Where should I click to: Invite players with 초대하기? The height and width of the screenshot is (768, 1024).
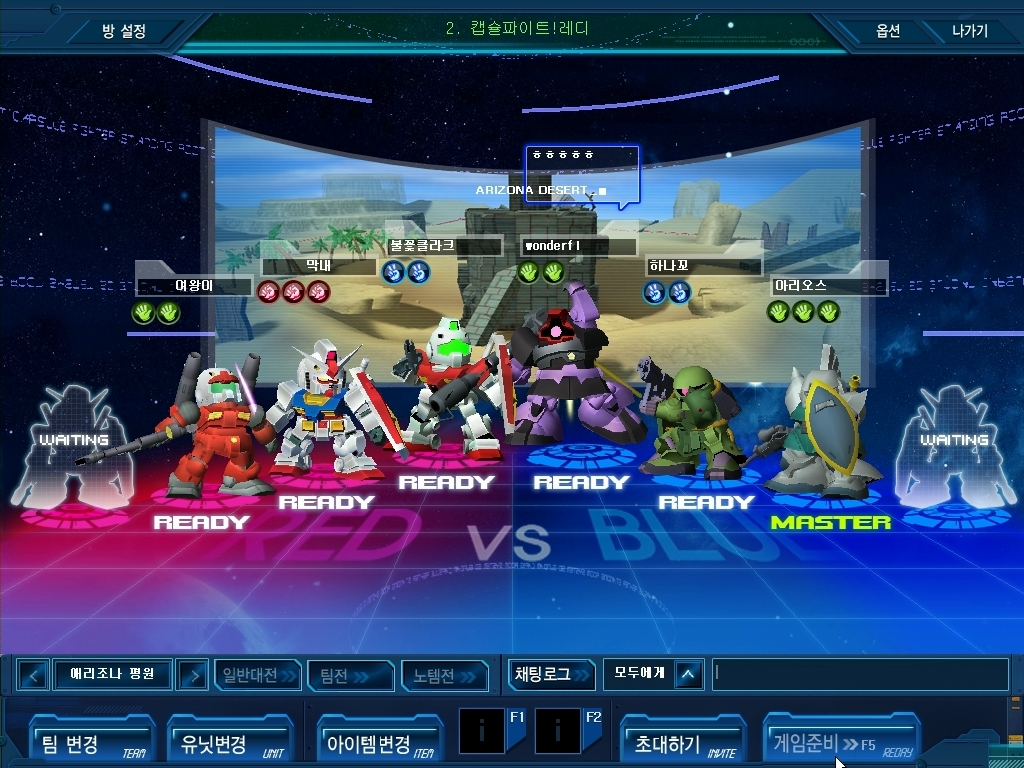(x=682, y=740)
